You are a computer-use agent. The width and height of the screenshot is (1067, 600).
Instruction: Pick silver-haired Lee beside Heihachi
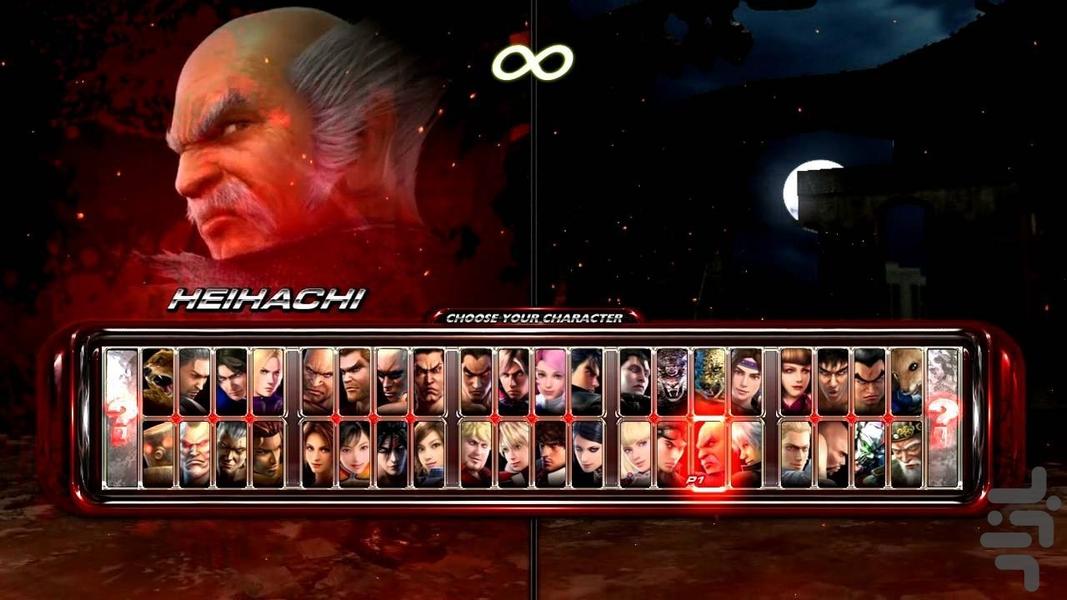coord(745,453)
